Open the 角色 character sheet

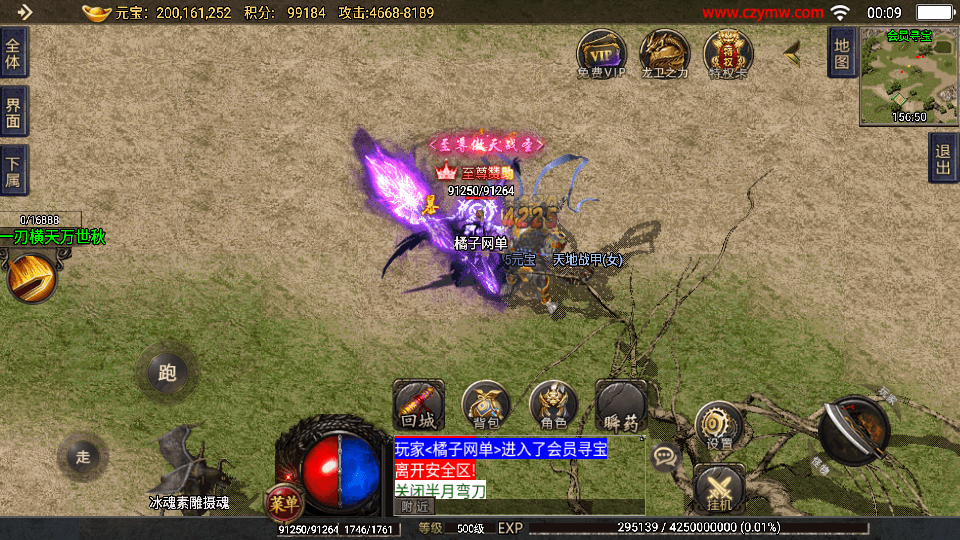click(x=553, y=405)
